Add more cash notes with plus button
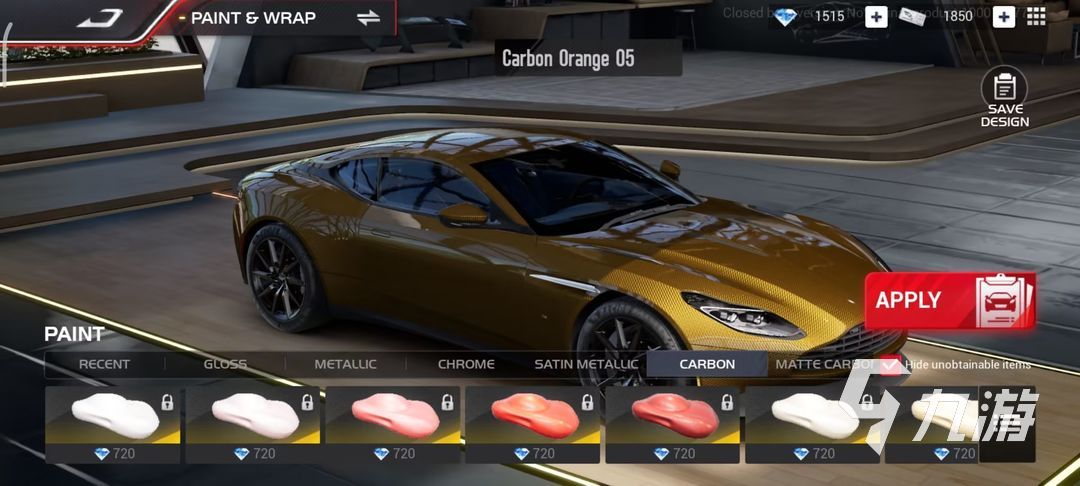The height and width of the screenshot is (486, 1080). tap(1003, 16)
